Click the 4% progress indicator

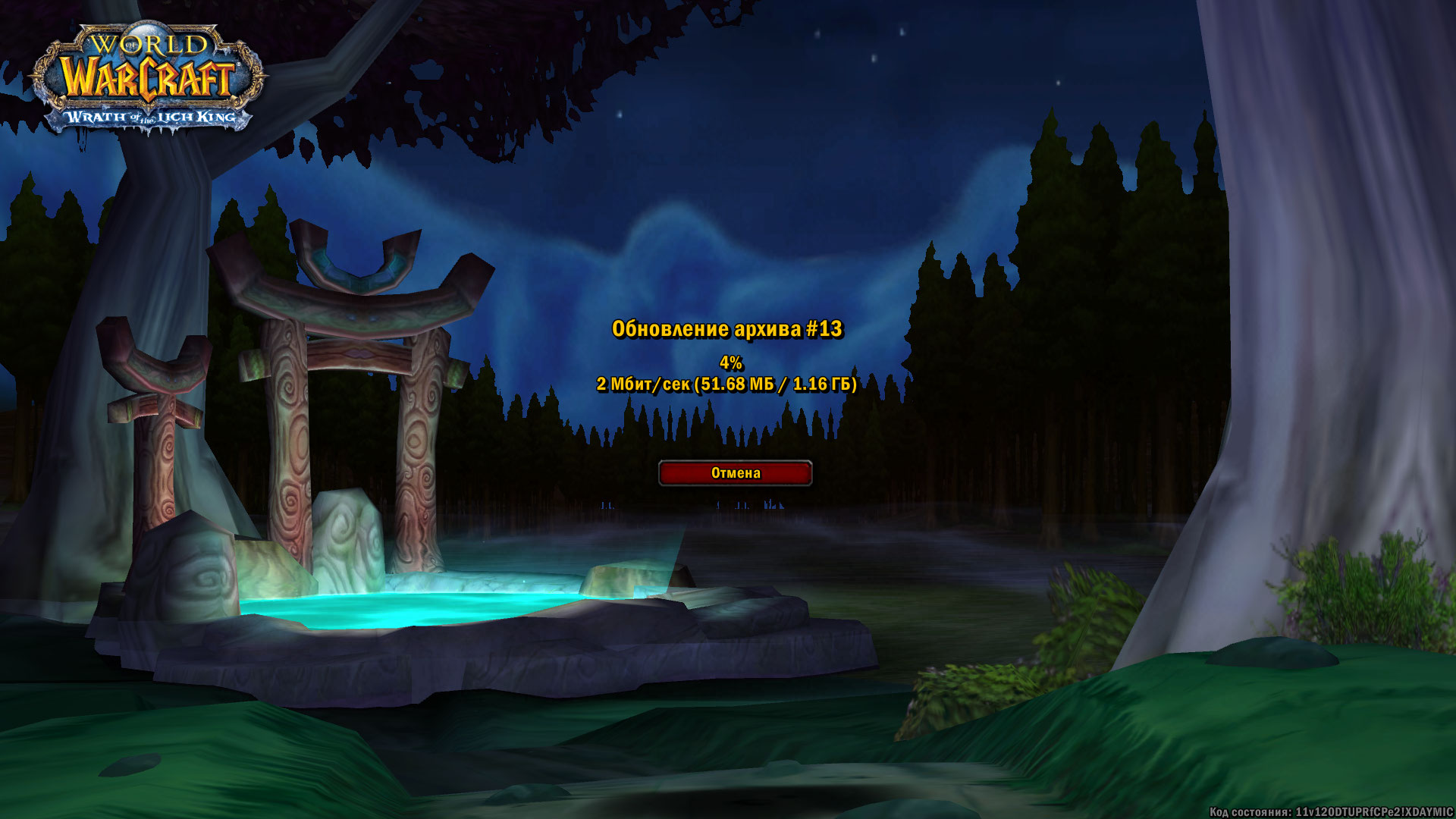tap(730, 362)
